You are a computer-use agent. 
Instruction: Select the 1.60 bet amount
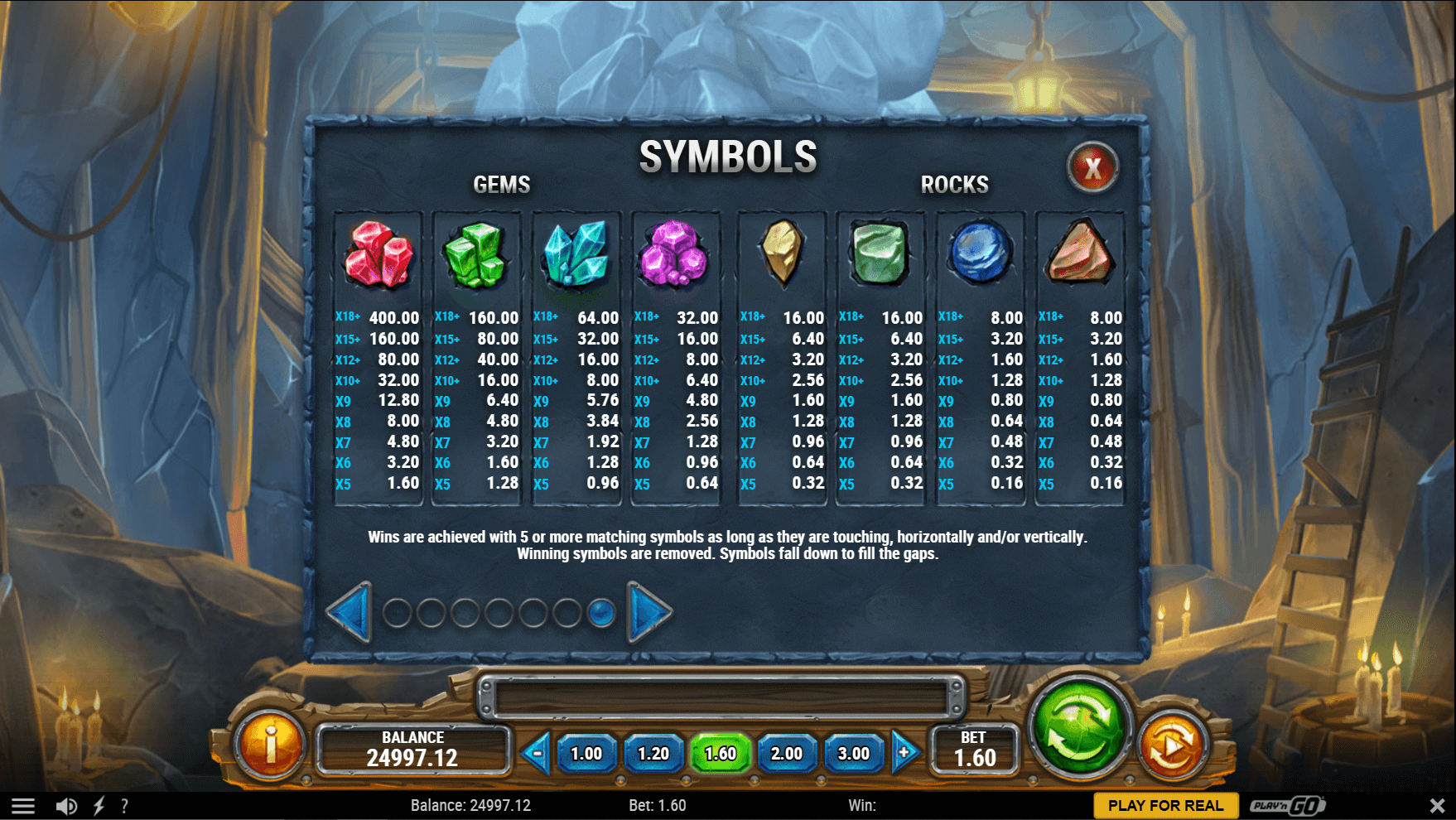click(721, 754)
